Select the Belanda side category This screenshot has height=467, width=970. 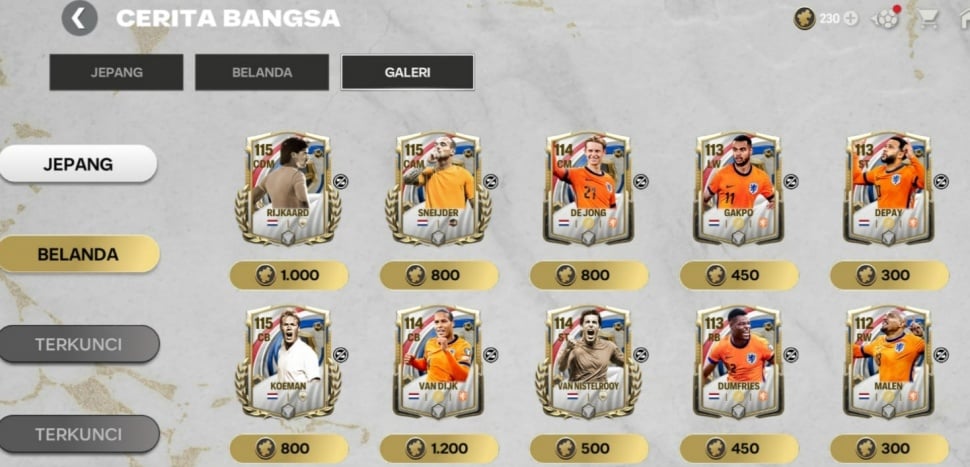(x=78, y=254)
